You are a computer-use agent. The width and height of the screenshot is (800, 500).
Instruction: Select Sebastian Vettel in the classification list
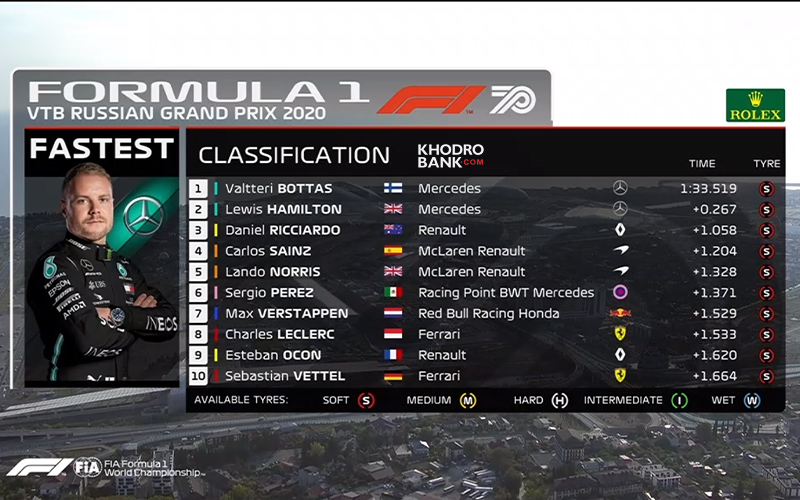point(285,376)
